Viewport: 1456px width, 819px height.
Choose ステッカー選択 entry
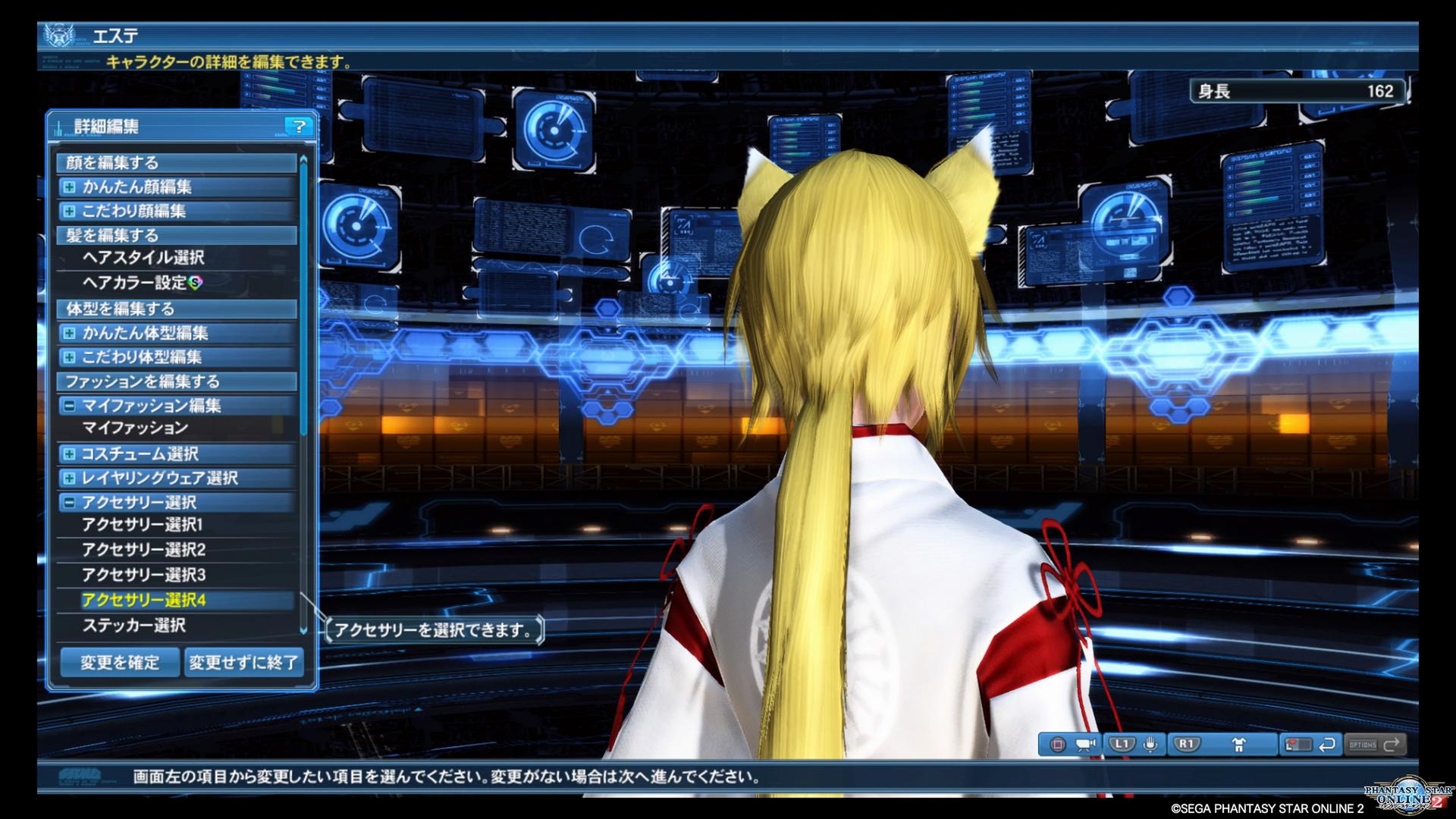pyautogui.click(x=133, y=626)
